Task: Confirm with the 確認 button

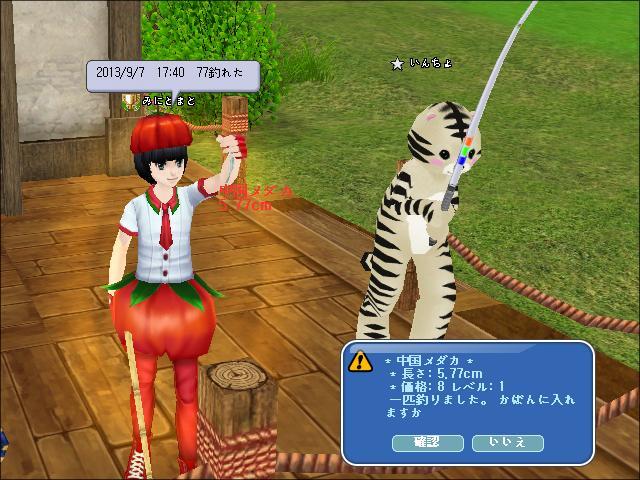Action: click(x=426, y=442)
